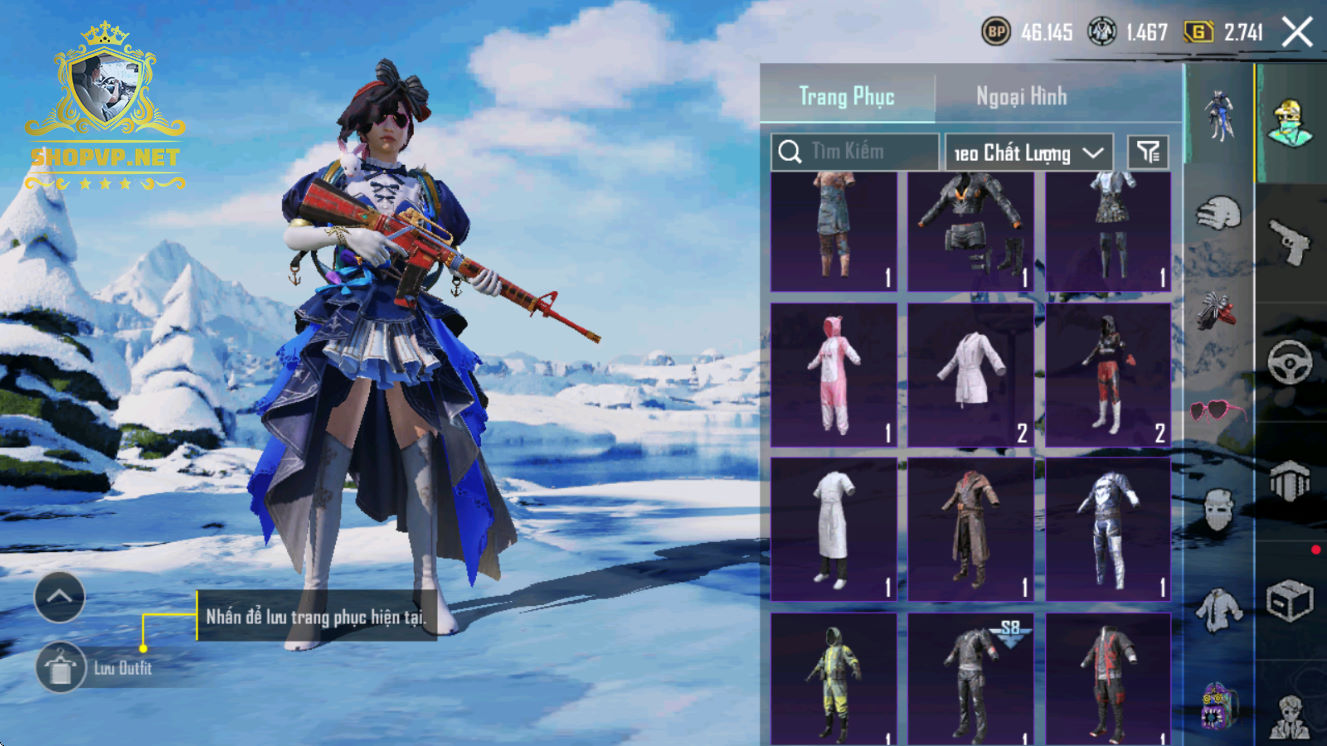This screenshot has width=1327, height=746.
Task: Close the inventory with the X button
Action: pyautogui.click(x=1297, y=32)
